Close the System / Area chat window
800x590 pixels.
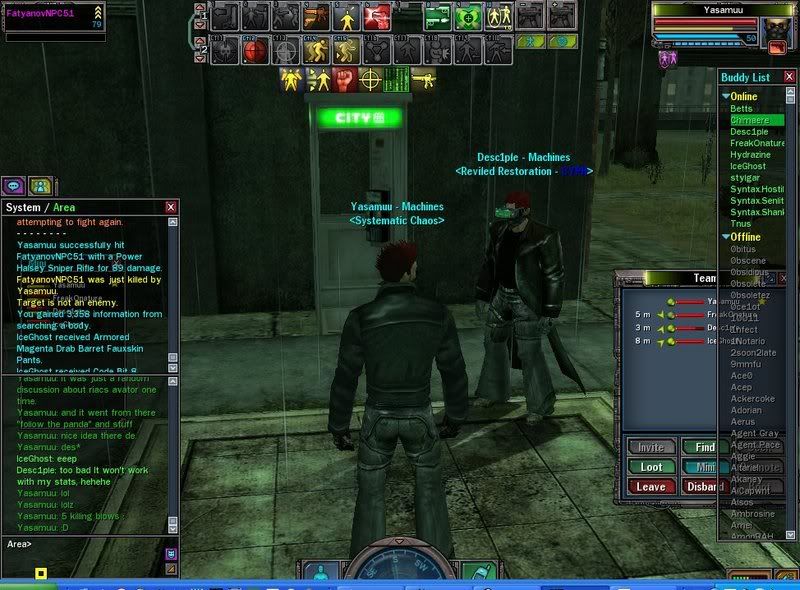[171, 207]
